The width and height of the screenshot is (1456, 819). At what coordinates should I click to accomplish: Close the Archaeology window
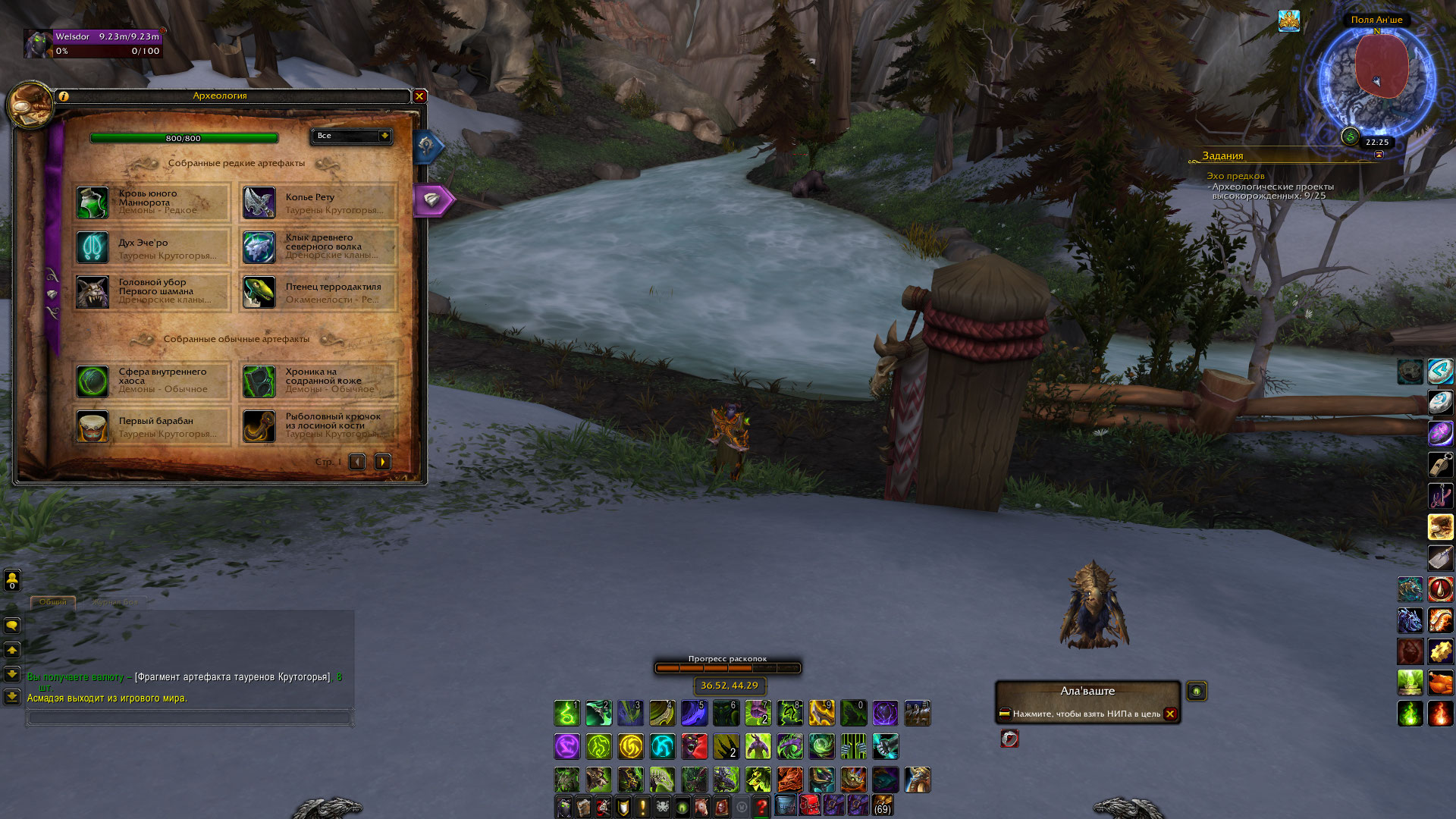[419, 96]
